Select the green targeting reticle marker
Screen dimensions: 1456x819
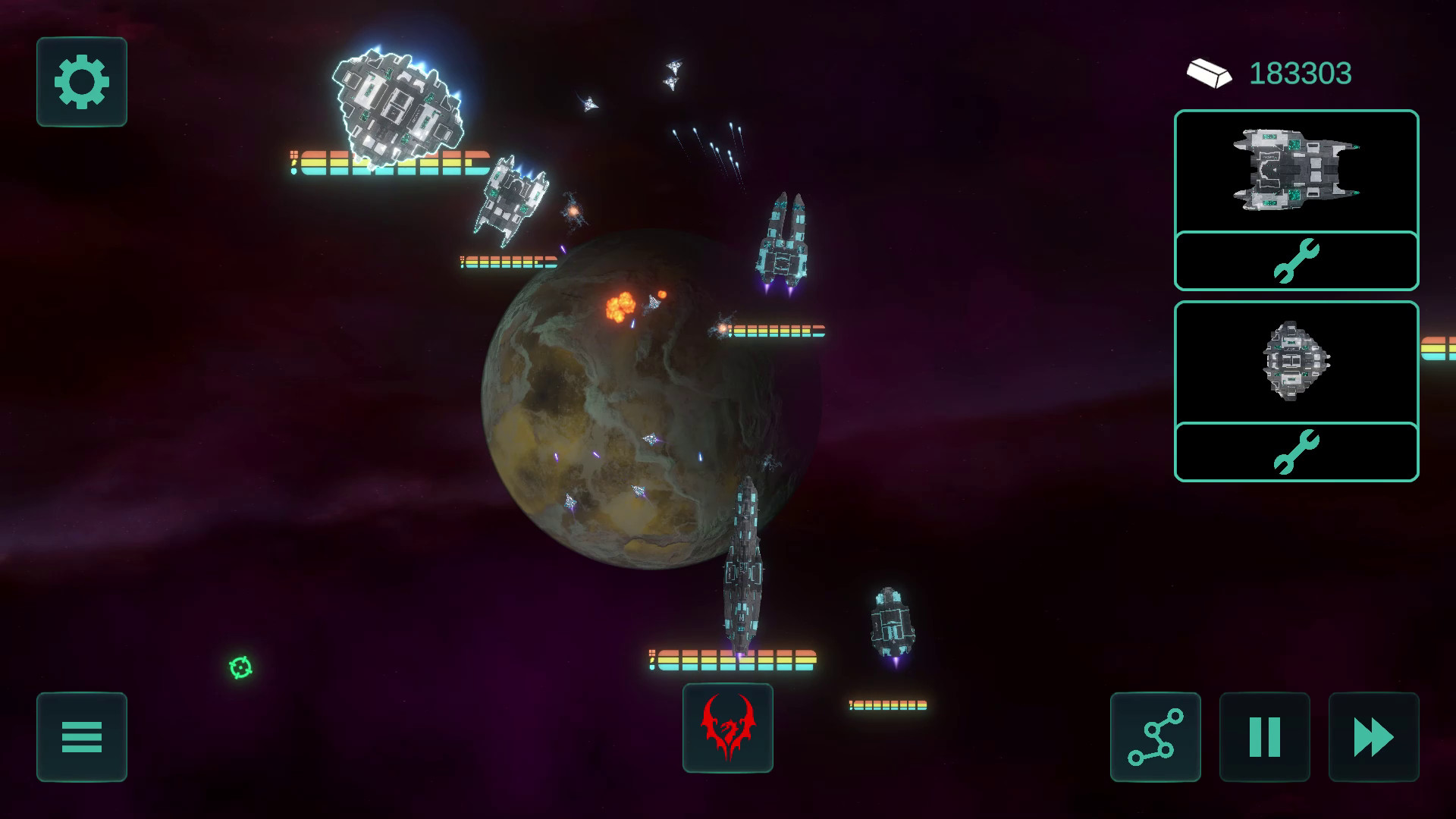click(240, 668)
